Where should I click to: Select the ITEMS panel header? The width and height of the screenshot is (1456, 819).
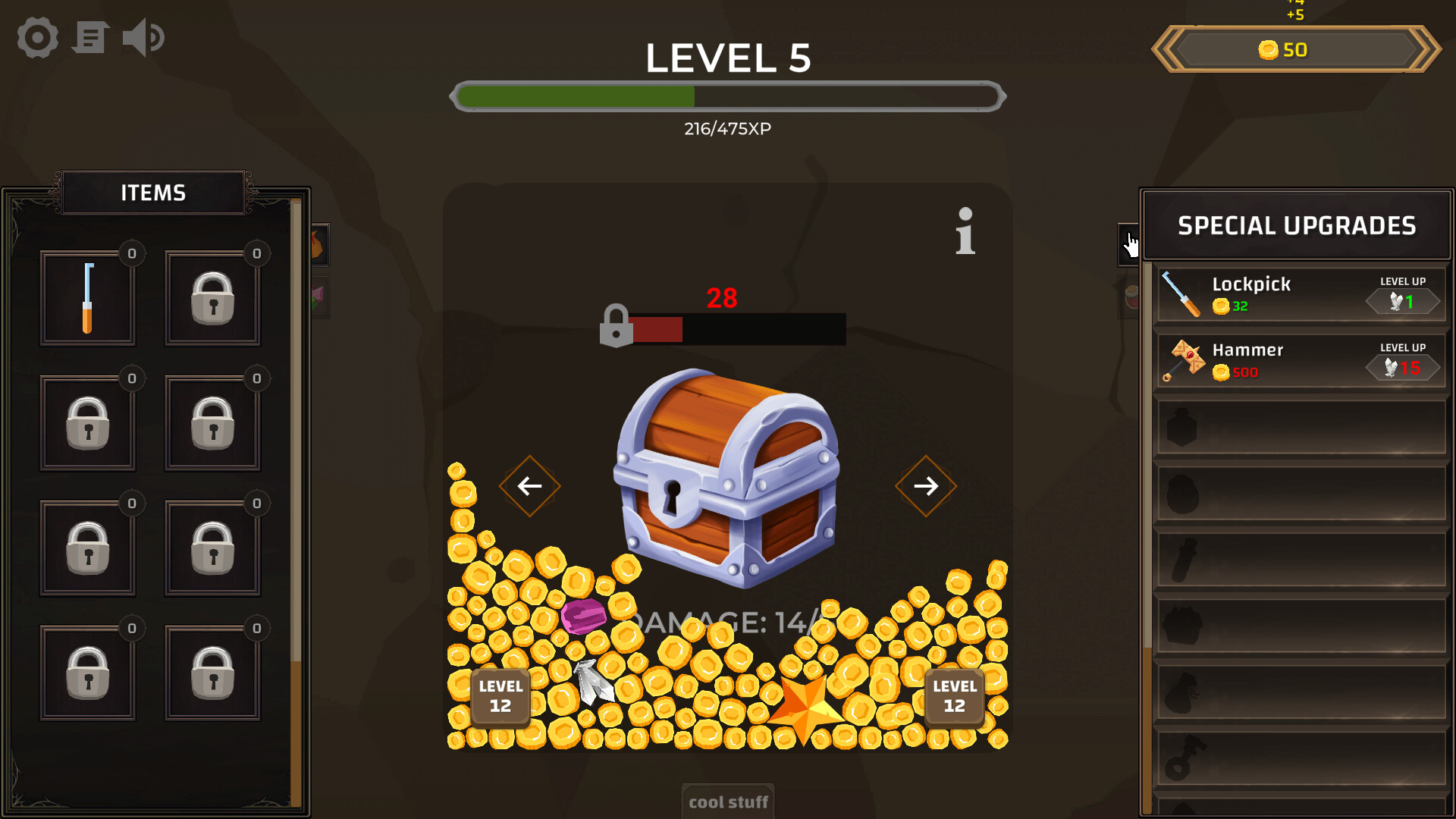(152, 193)
